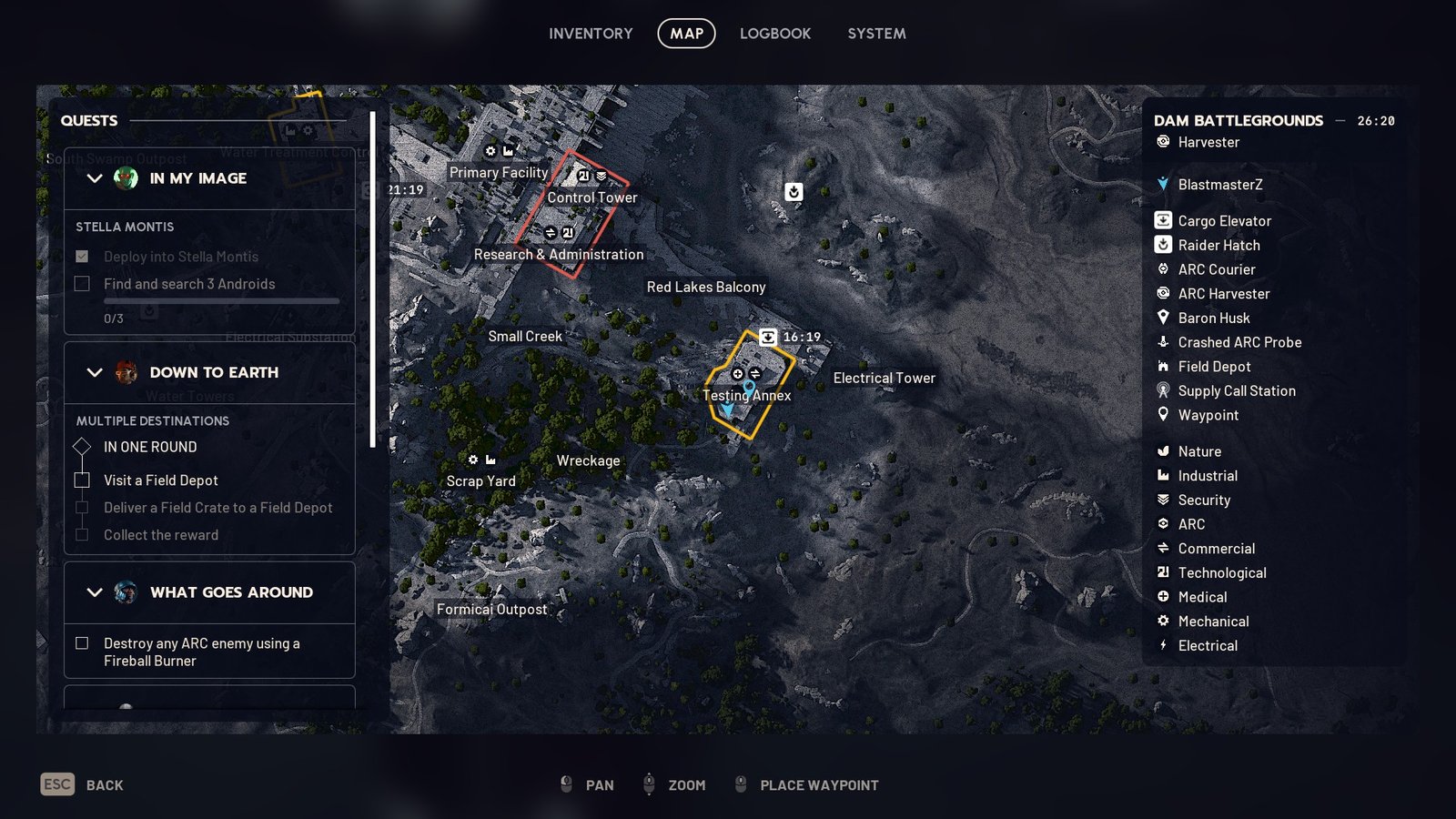Viewport: 1456px width, 819px height.
Task: Toggle the Medical loot category filter
Action: [x=1202, y=597]
